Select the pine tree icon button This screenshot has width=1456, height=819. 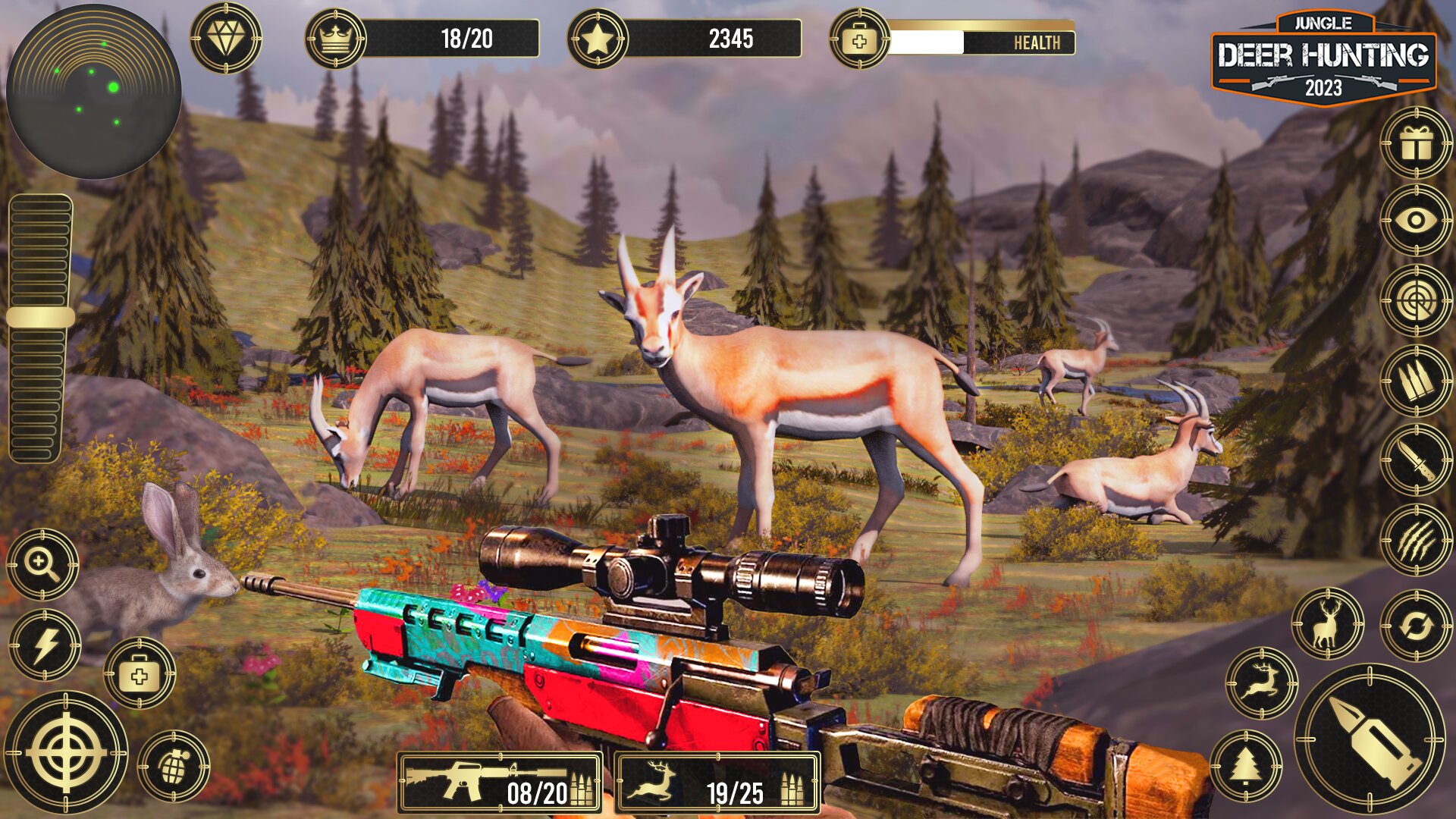1245,766
